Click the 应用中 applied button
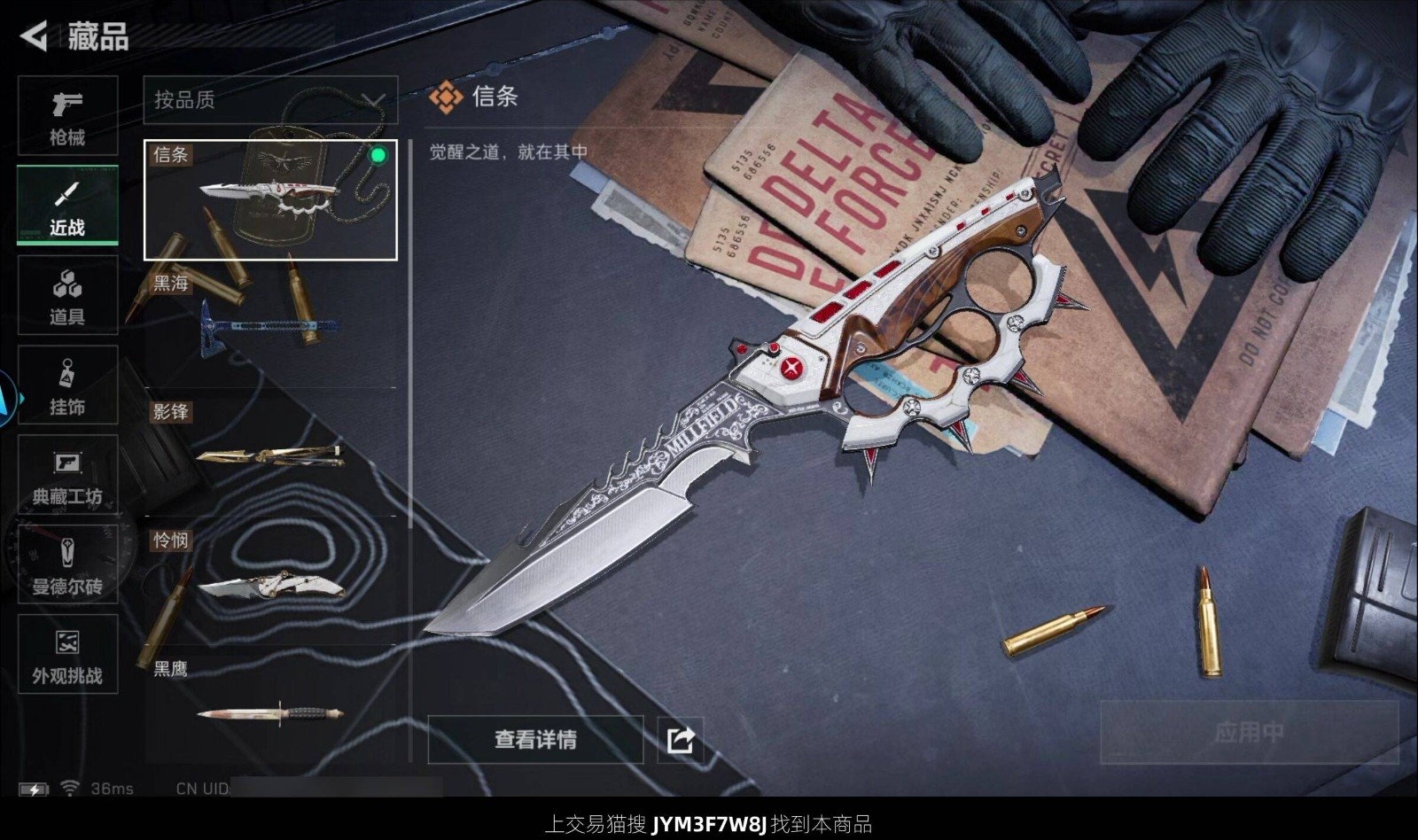Viewport: 1418px width, 840px height. coord(1248,732)
